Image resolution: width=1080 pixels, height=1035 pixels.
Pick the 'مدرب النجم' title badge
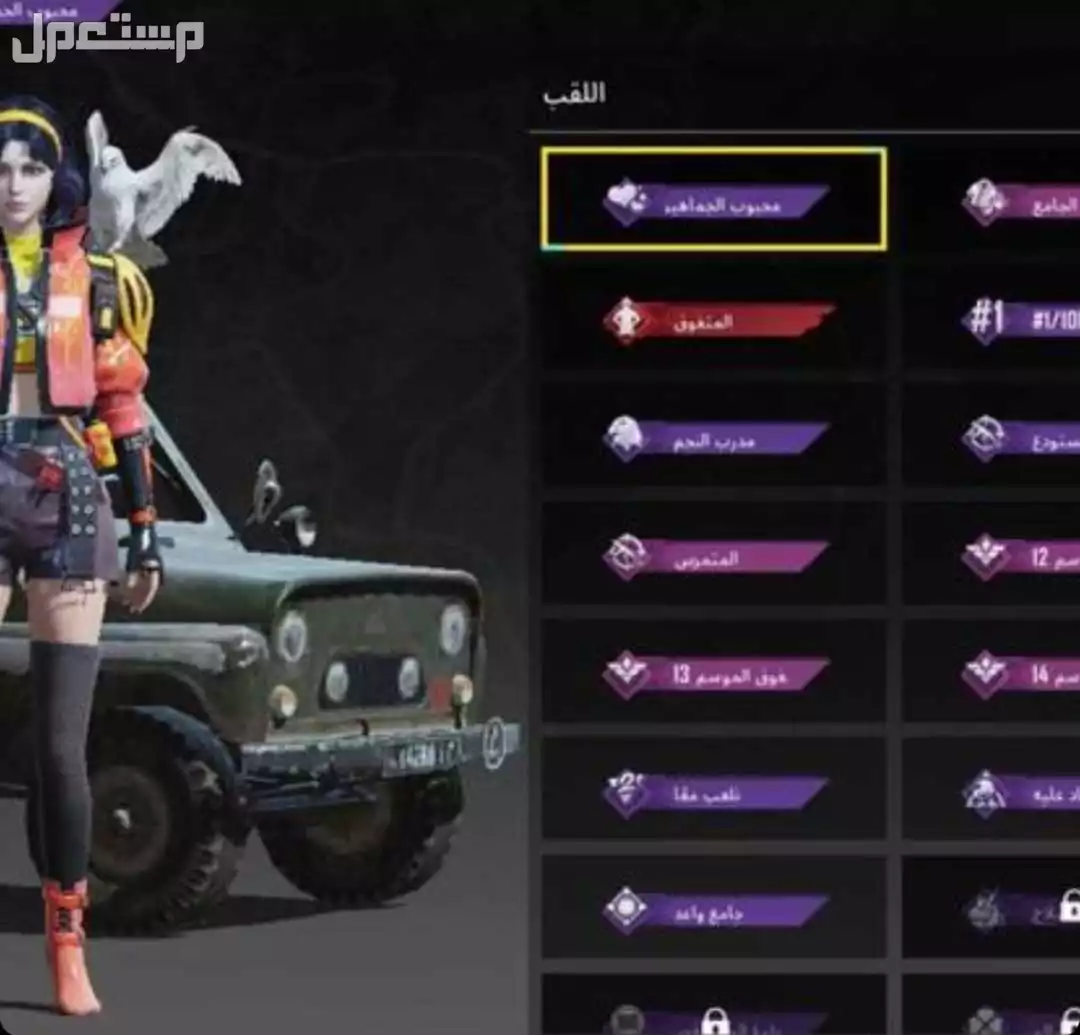(x=714, y=437)
